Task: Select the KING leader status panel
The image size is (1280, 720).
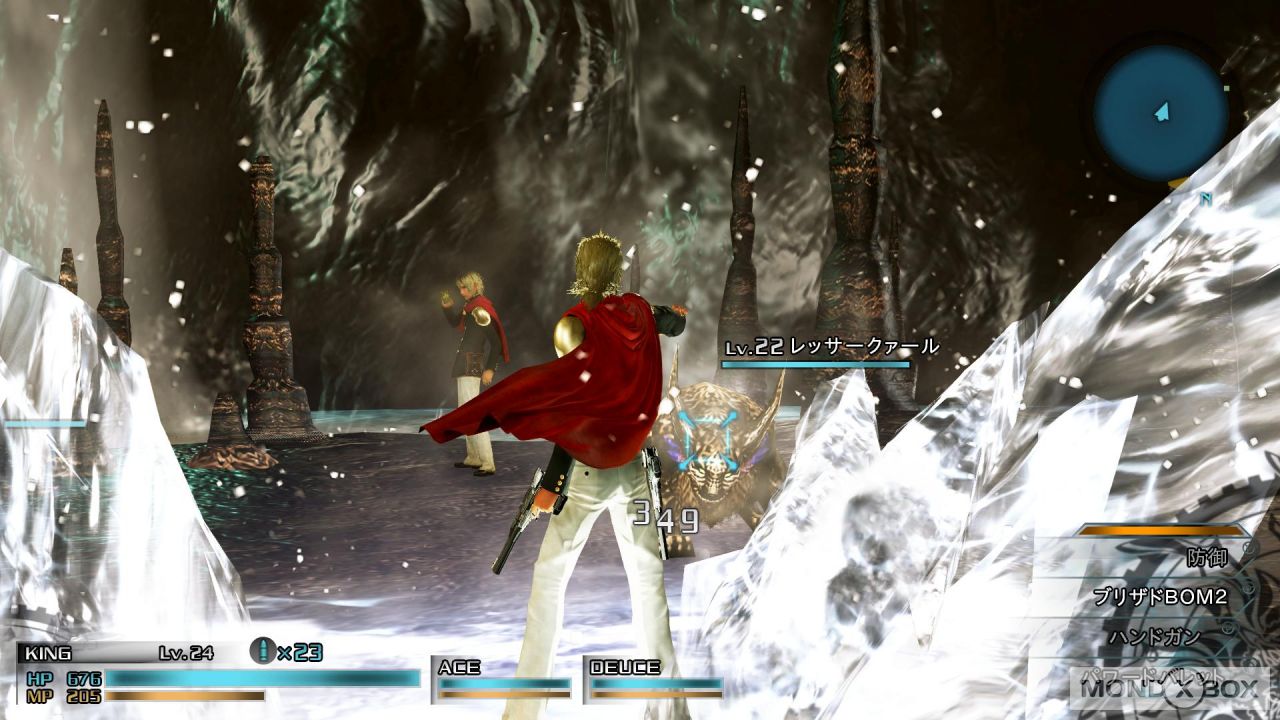Action: click(x=218, y=672)
